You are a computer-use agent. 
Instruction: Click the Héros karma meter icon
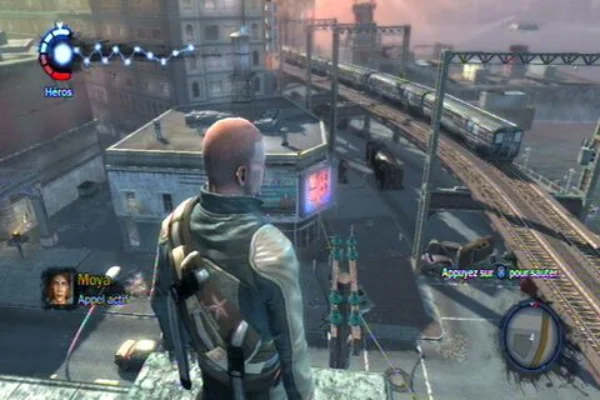click(58, 53)
